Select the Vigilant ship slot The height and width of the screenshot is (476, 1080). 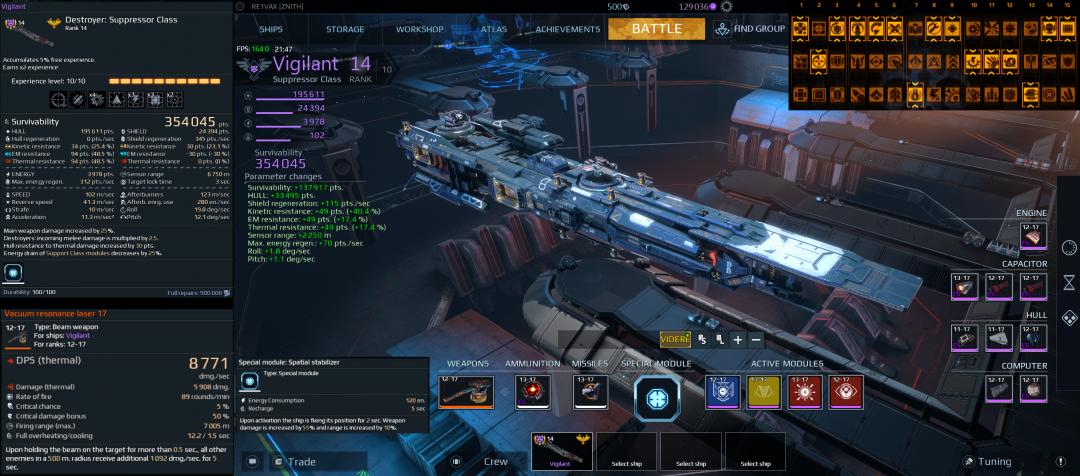coord(560,451)
